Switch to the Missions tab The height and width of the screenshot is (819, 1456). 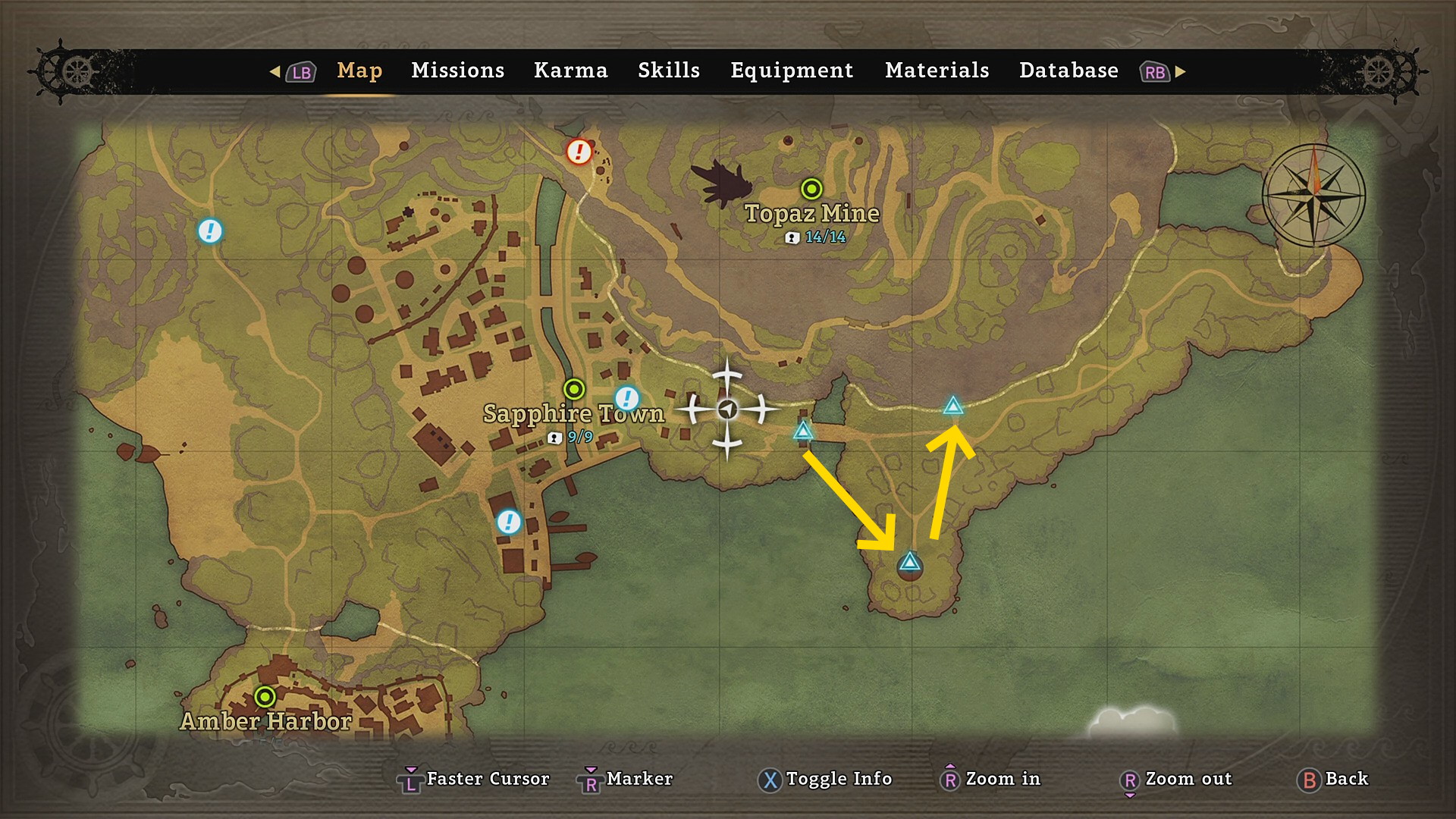(x=457, y=71)
